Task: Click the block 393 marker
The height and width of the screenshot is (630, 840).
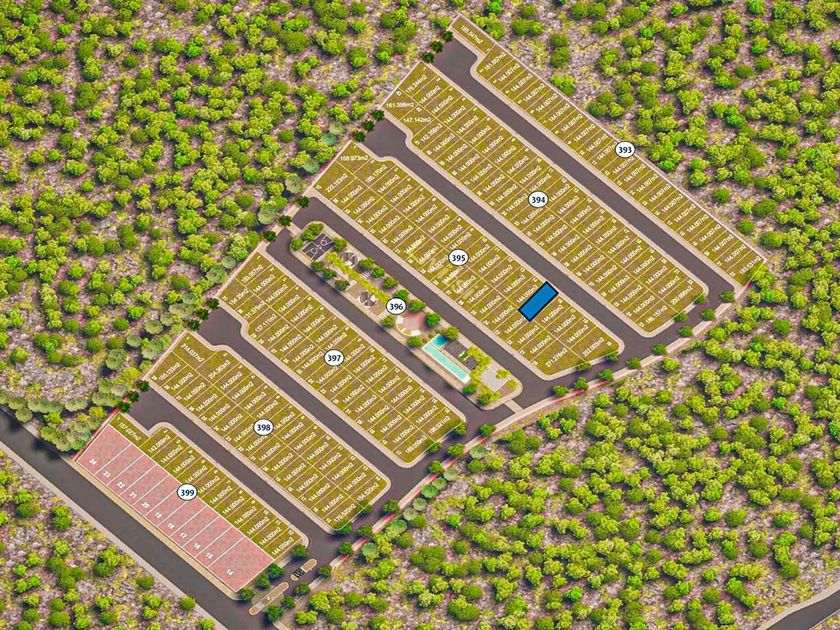Action: [x=625, y=150]
